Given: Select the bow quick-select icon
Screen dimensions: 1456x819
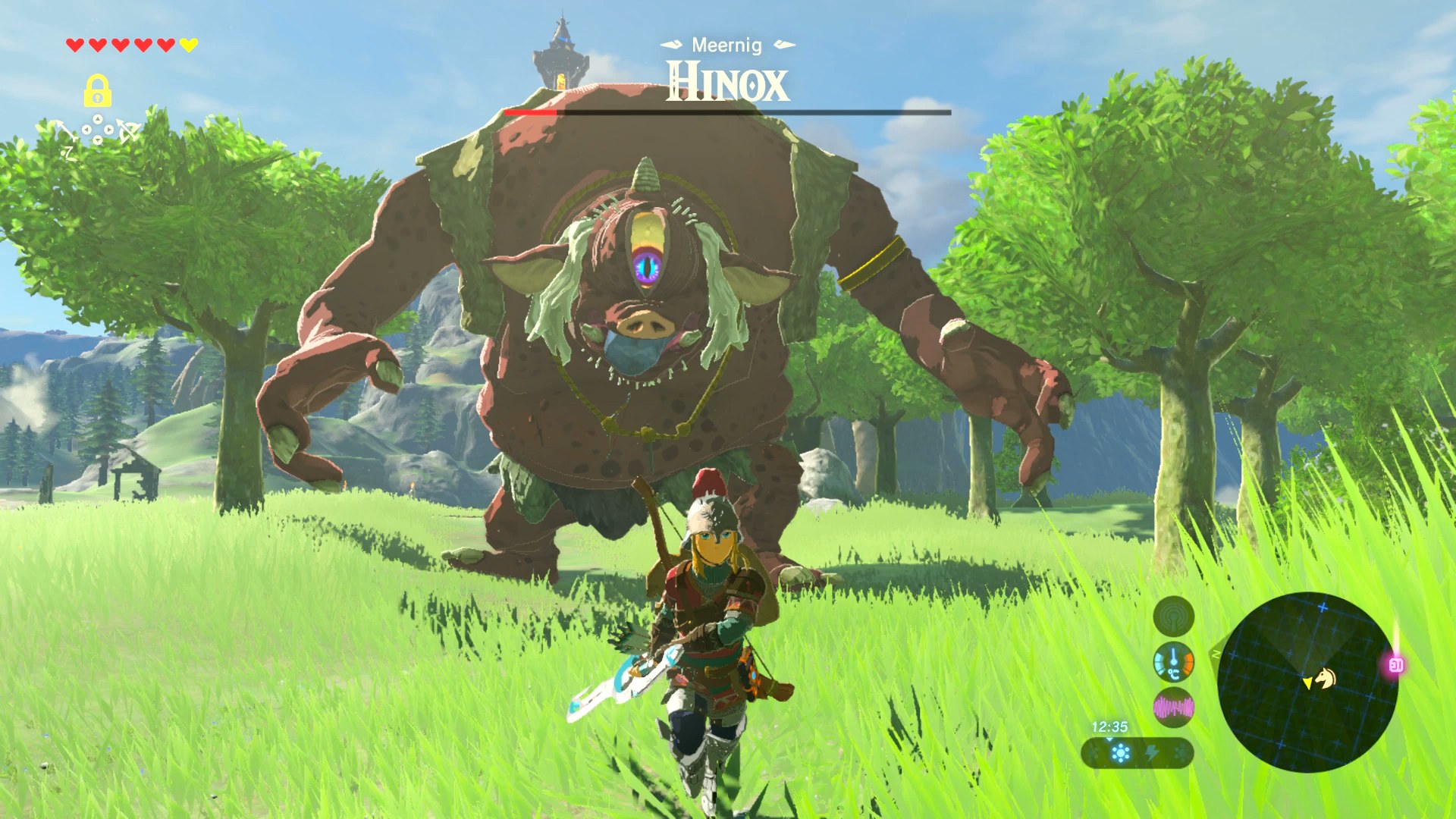Looking at the screenshot, I should [x=129, y=132].
